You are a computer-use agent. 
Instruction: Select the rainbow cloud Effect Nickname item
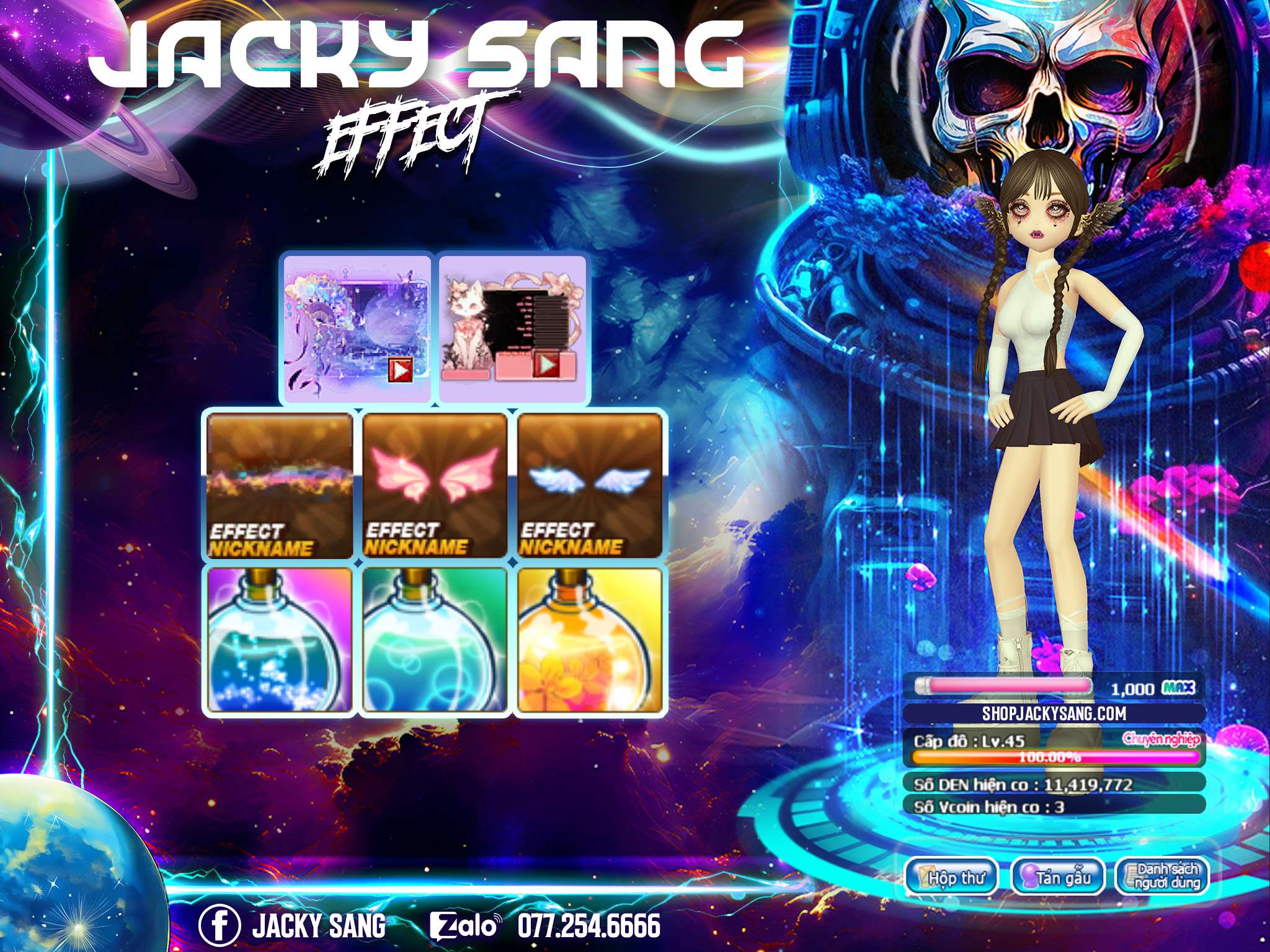point(280,487)
